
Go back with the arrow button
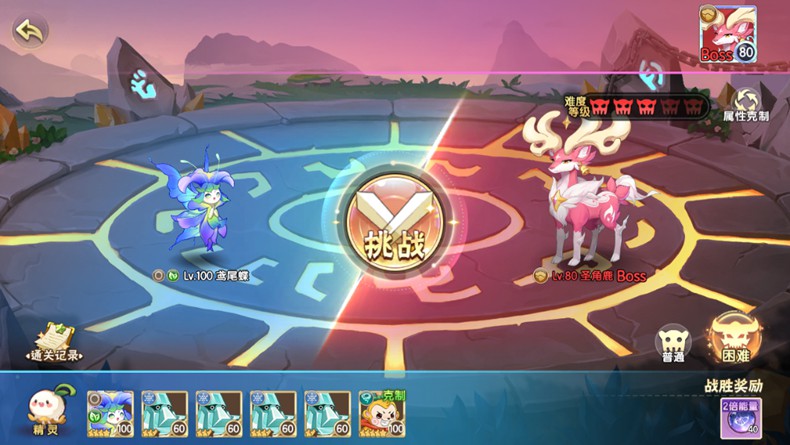pyautogui.click(x=30, y=31)
